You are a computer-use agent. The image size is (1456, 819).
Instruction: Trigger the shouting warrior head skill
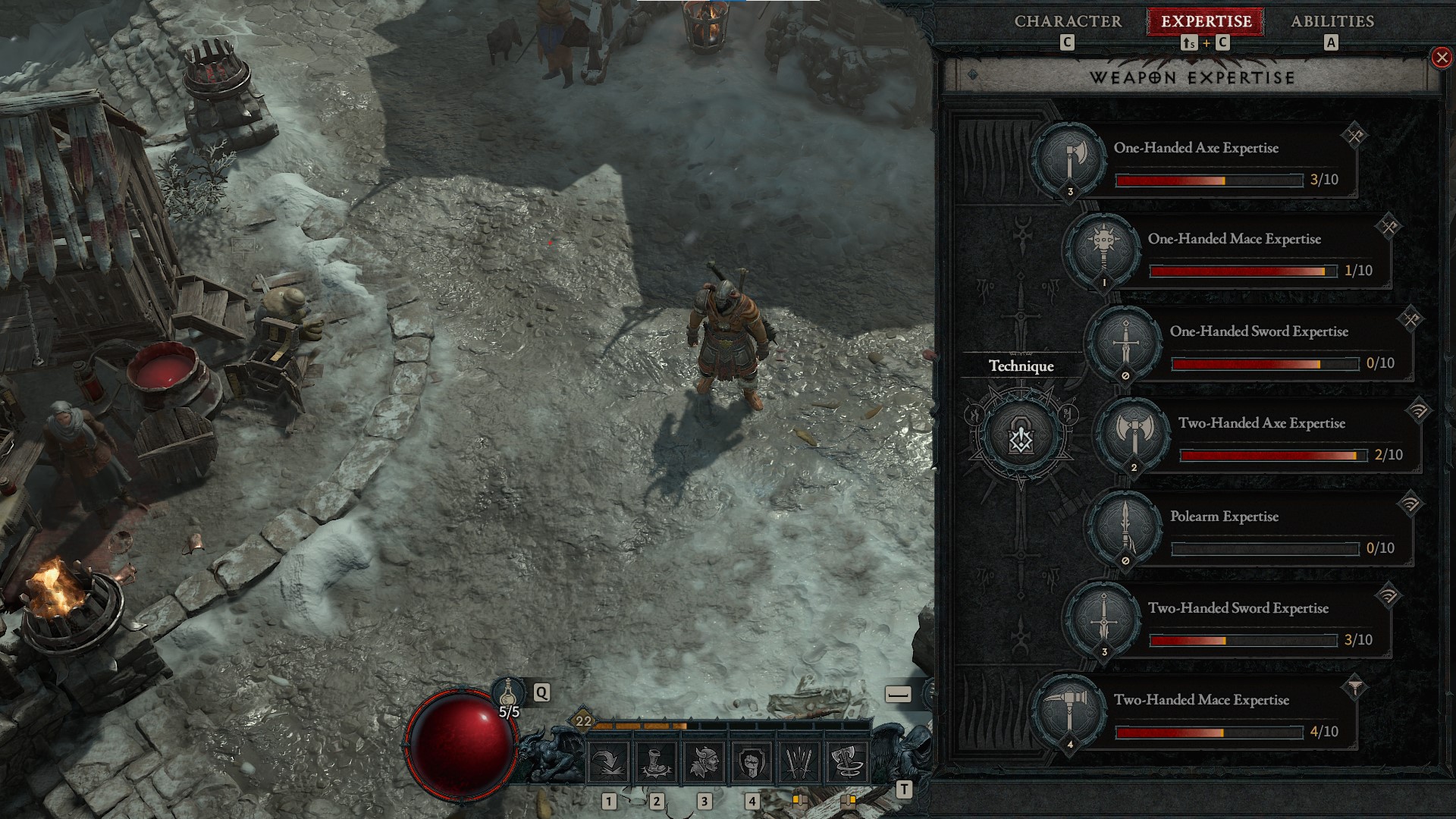[x=704, y=762]
